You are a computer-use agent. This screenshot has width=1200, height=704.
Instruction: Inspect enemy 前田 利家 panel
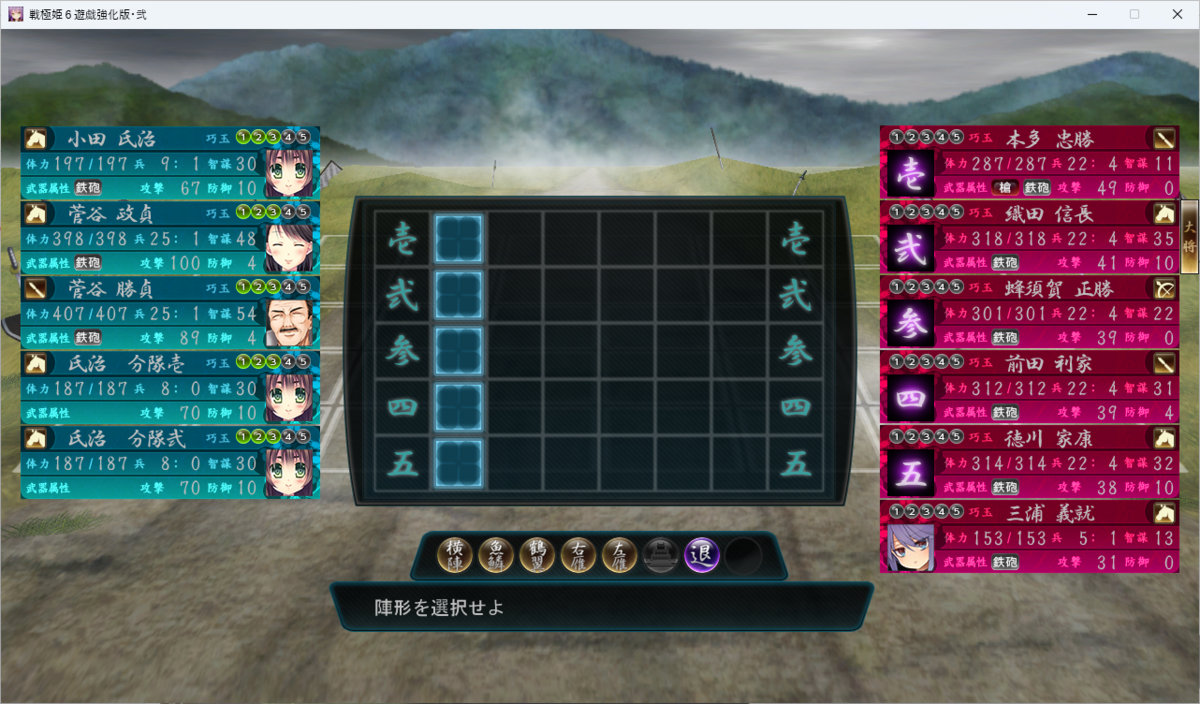[1030, 388]
